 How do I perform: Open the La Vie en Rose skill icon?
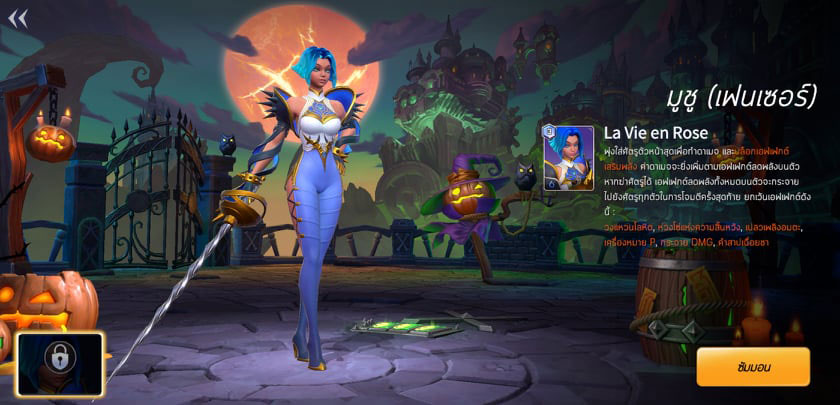[568, 158]
